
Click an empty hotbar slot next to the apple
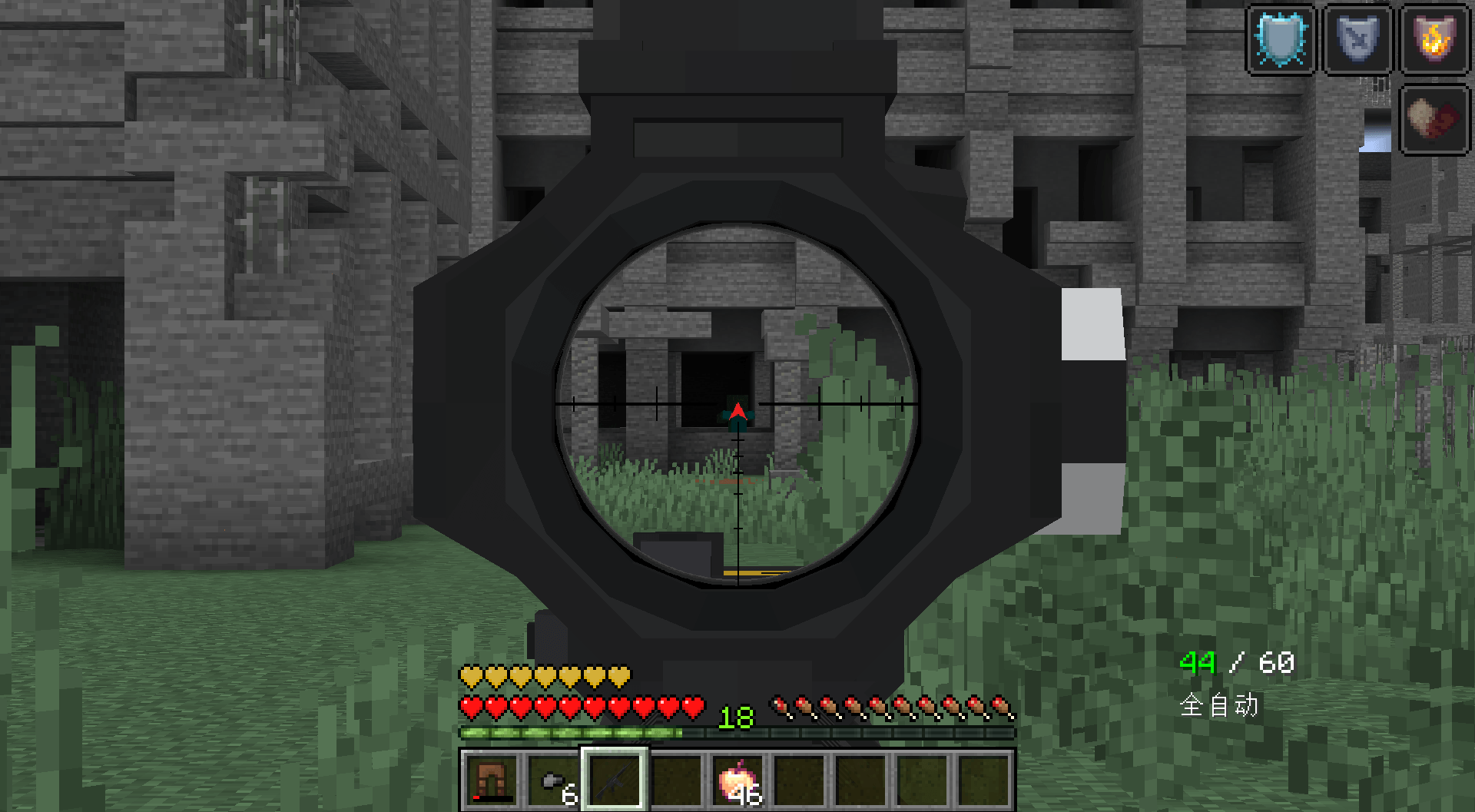(799, 780)
